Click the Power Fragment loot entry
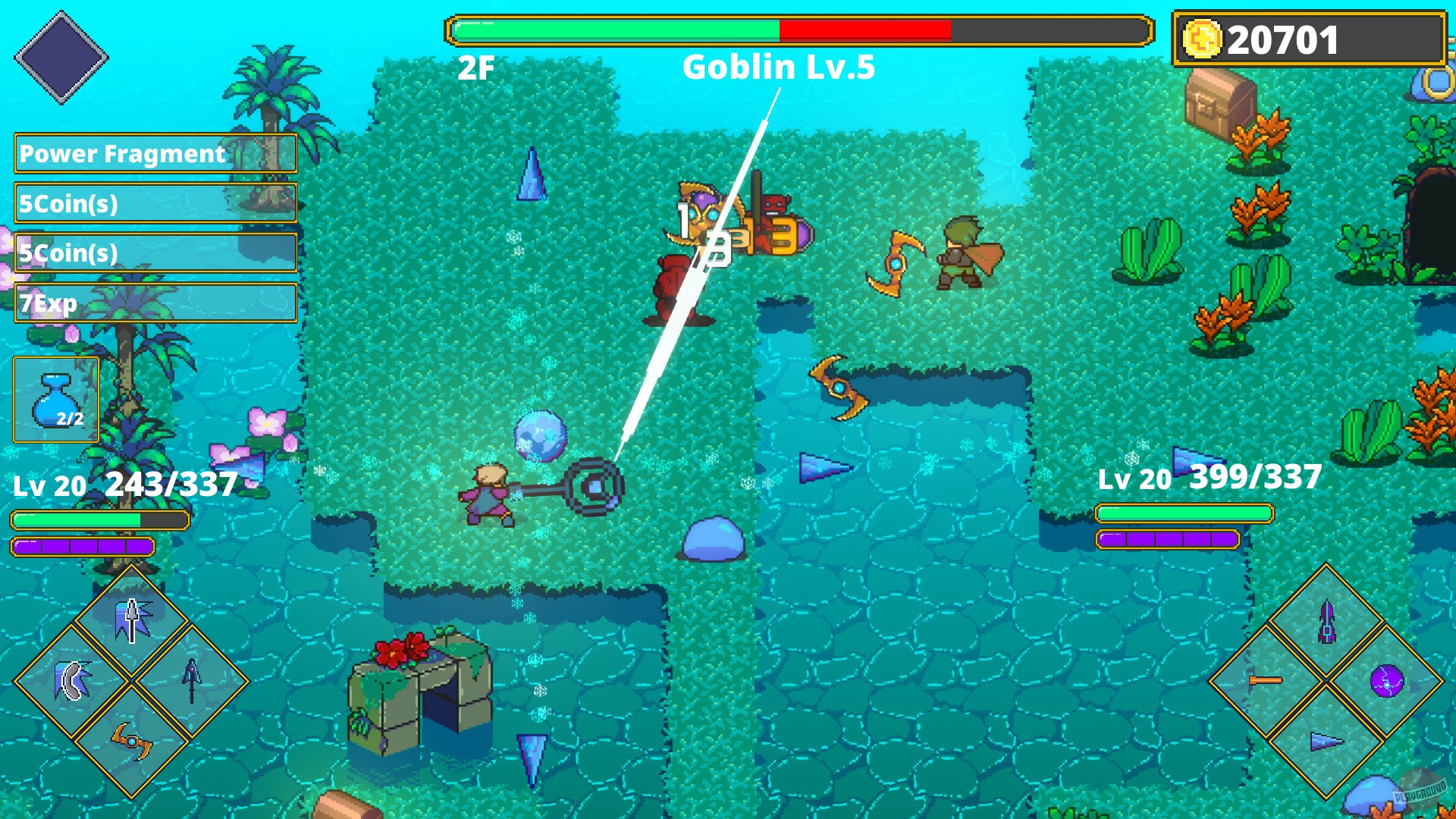The height and width of the screenshot is (819, 1456). click(x=121, y=154)
